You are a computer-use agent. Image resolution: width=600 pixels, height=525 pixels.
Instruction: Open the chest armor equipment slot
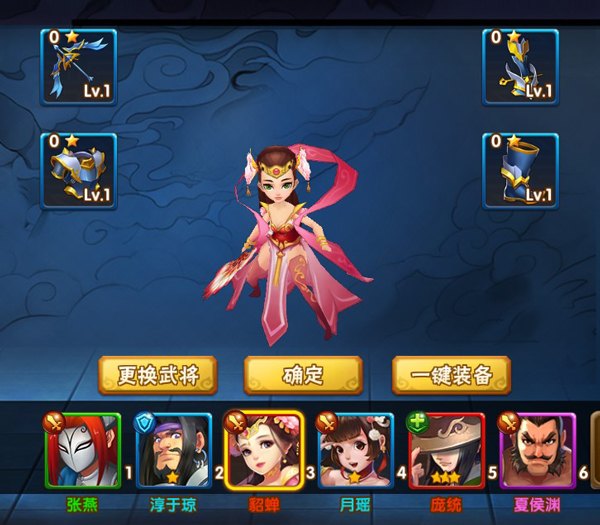click(78, 171)
